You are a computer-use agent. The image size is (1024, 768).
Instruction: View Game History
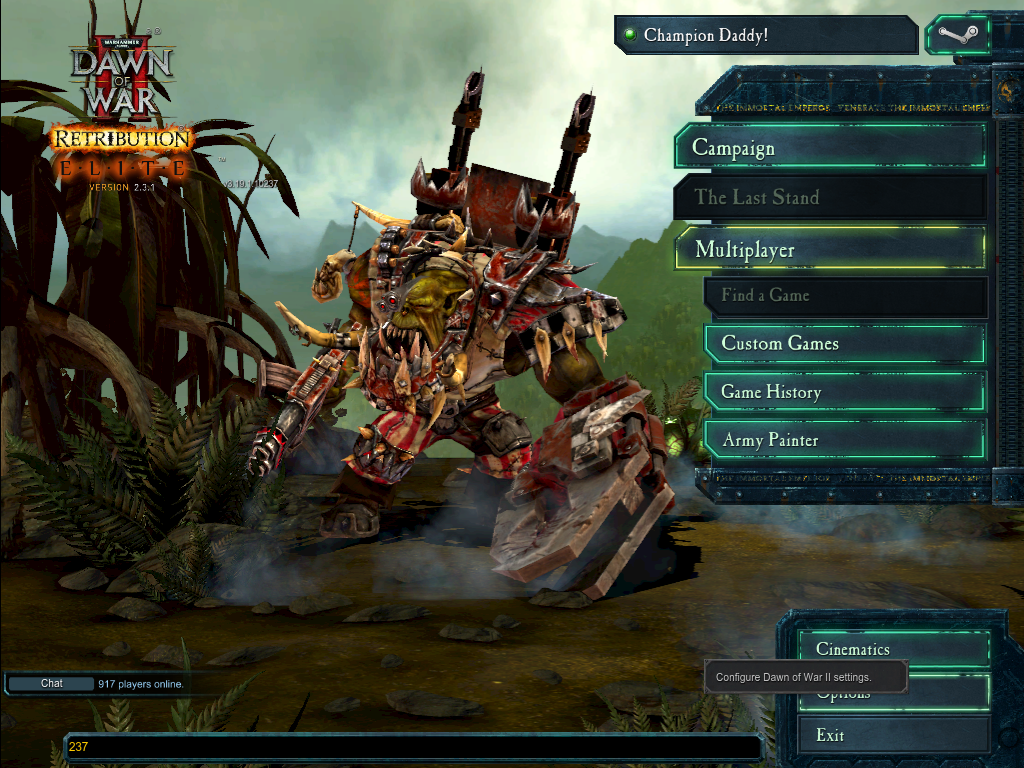pos(845,392)
